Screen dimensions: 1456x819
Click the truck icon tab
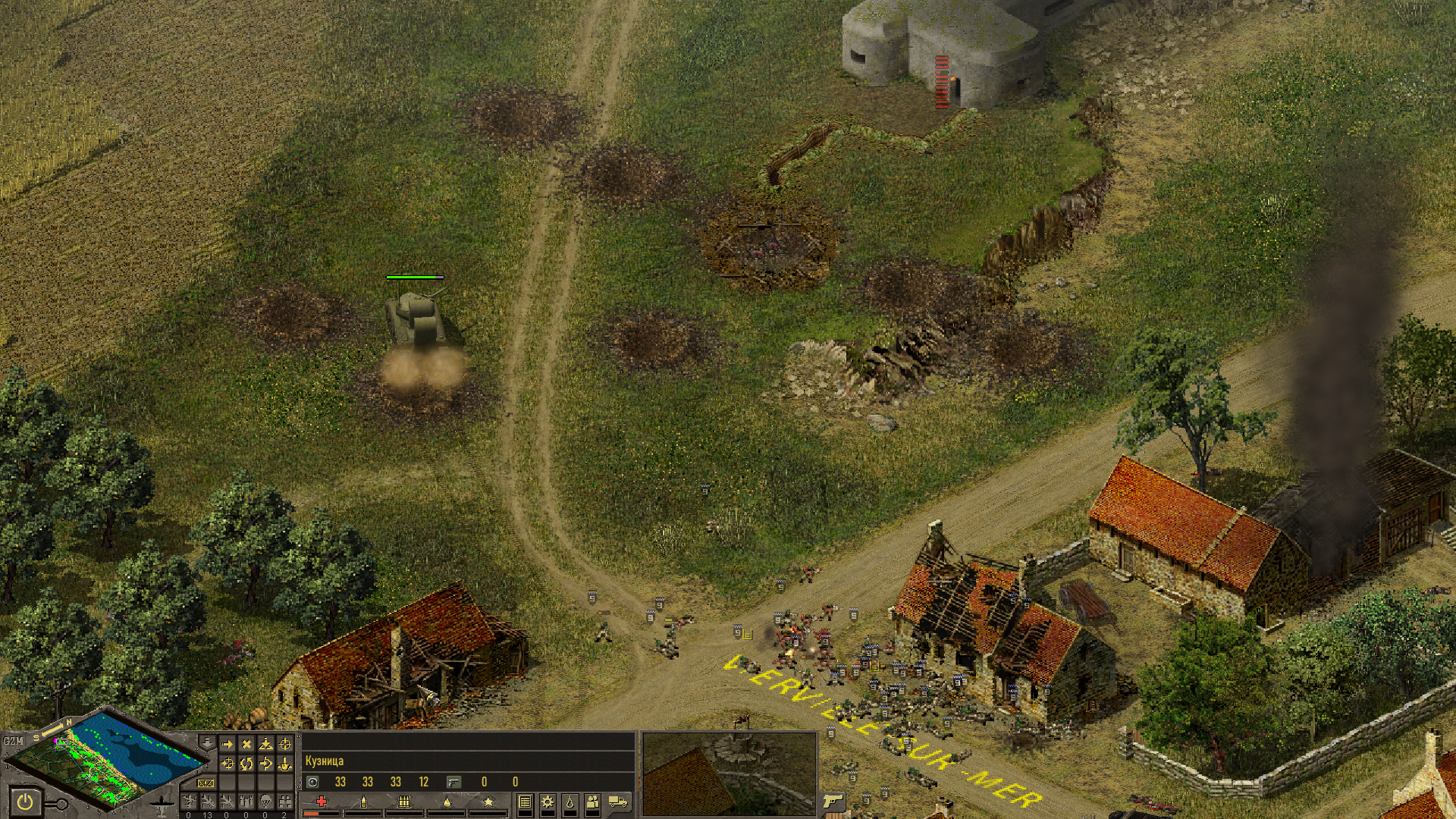pos(618,802)
